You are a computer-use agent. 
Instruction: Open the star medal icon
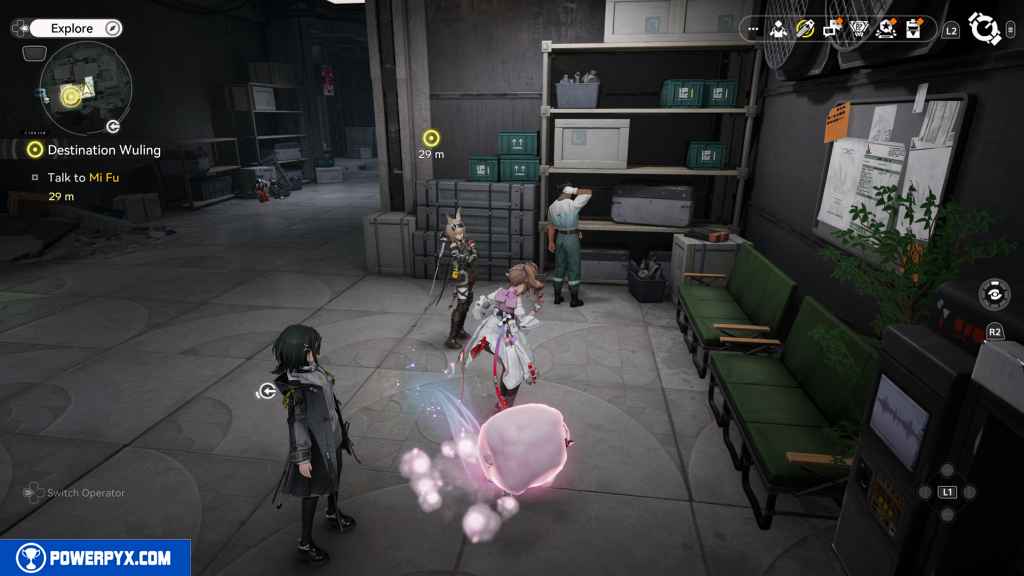(885, 29)
